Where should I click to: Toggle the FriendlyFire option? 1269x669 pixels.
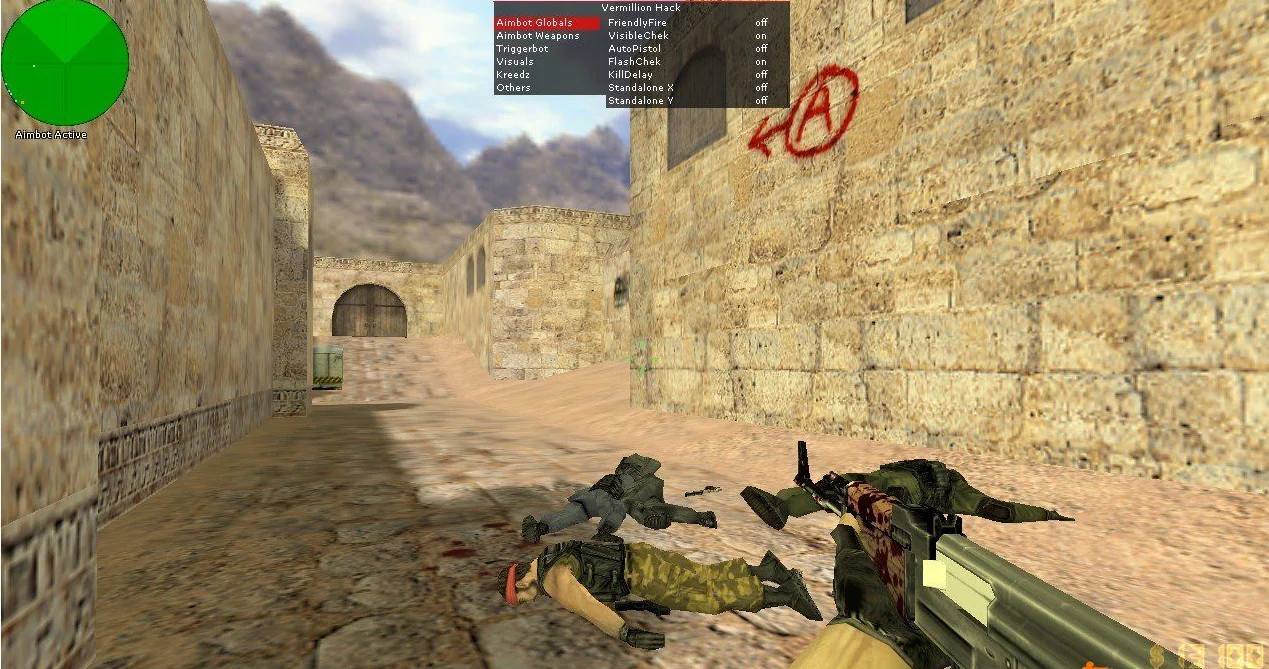coord(639,23)
